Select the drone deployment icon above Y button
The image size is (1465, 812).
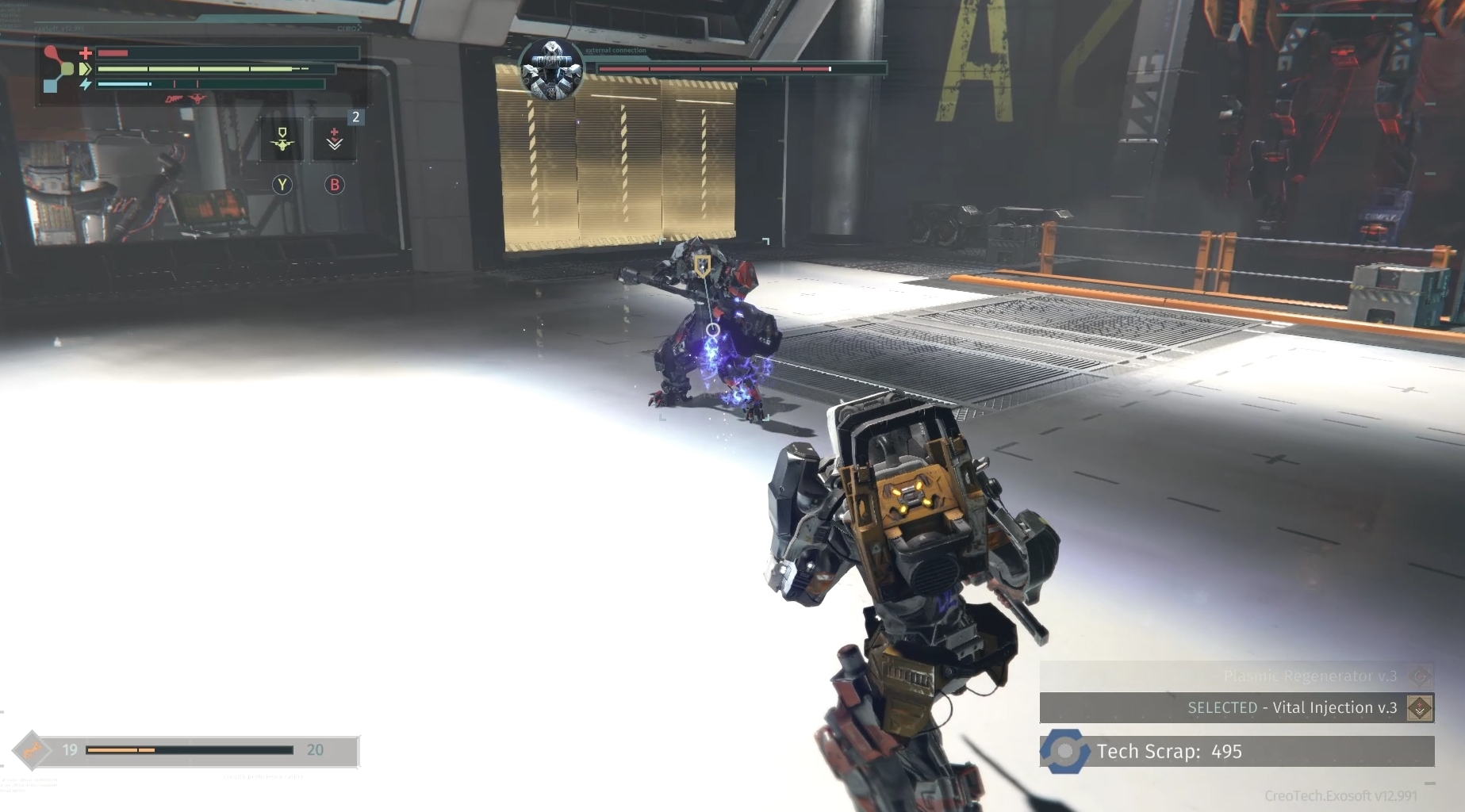(282, 139)
